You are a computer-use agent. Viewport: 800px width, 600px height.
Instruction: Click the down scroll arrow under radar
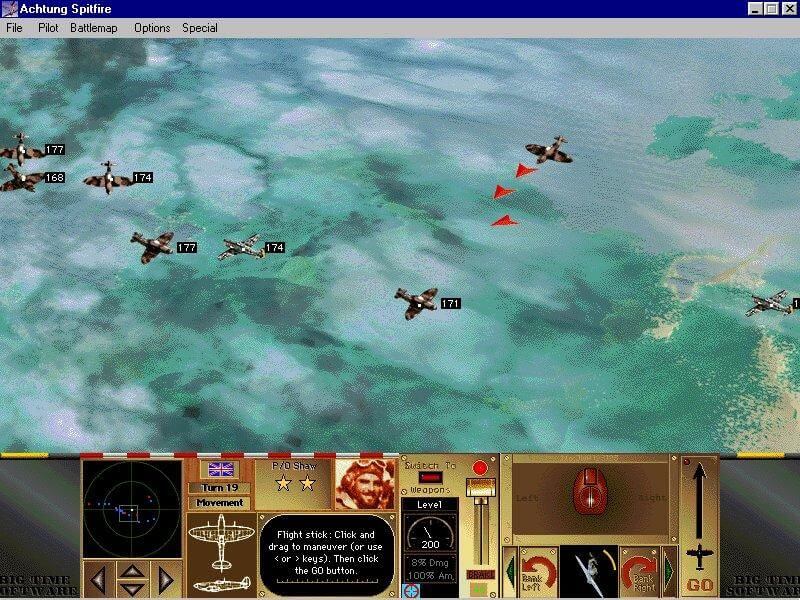(132, 586)
